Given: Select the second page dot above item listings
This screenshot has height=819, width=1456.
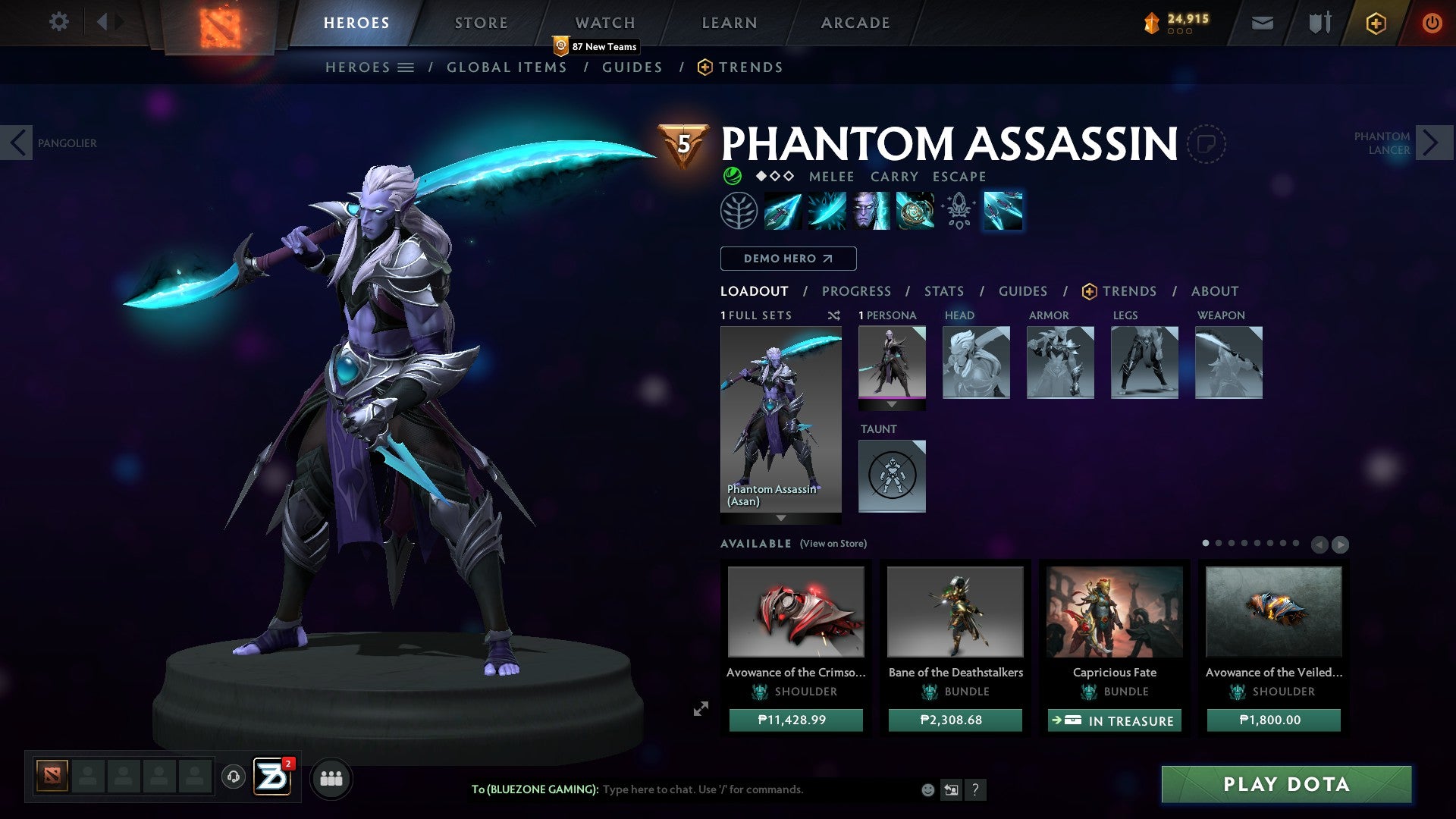Looking at the screenshot, I should 1219,543.
